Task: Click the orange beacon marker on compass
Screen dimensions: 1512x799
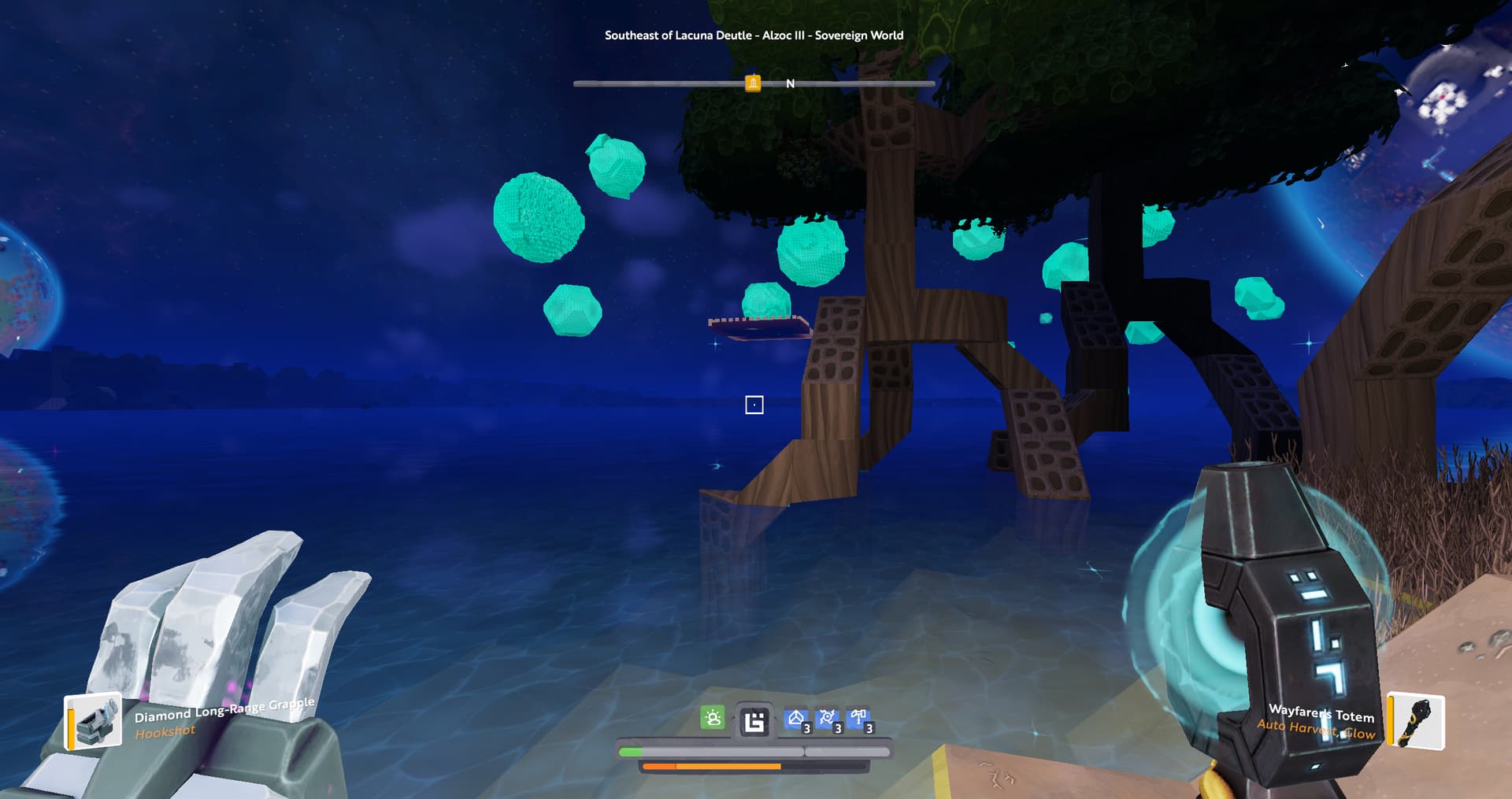Action: [x=753, y=83]
